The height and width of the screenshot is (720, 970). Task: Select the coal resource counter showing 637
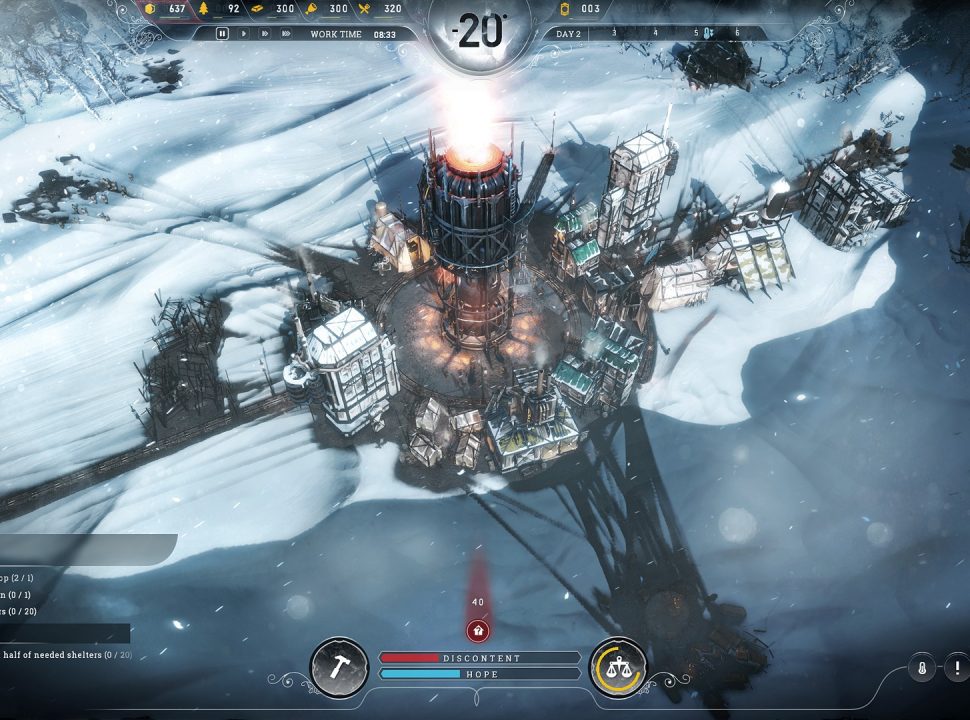click(168, 9)
